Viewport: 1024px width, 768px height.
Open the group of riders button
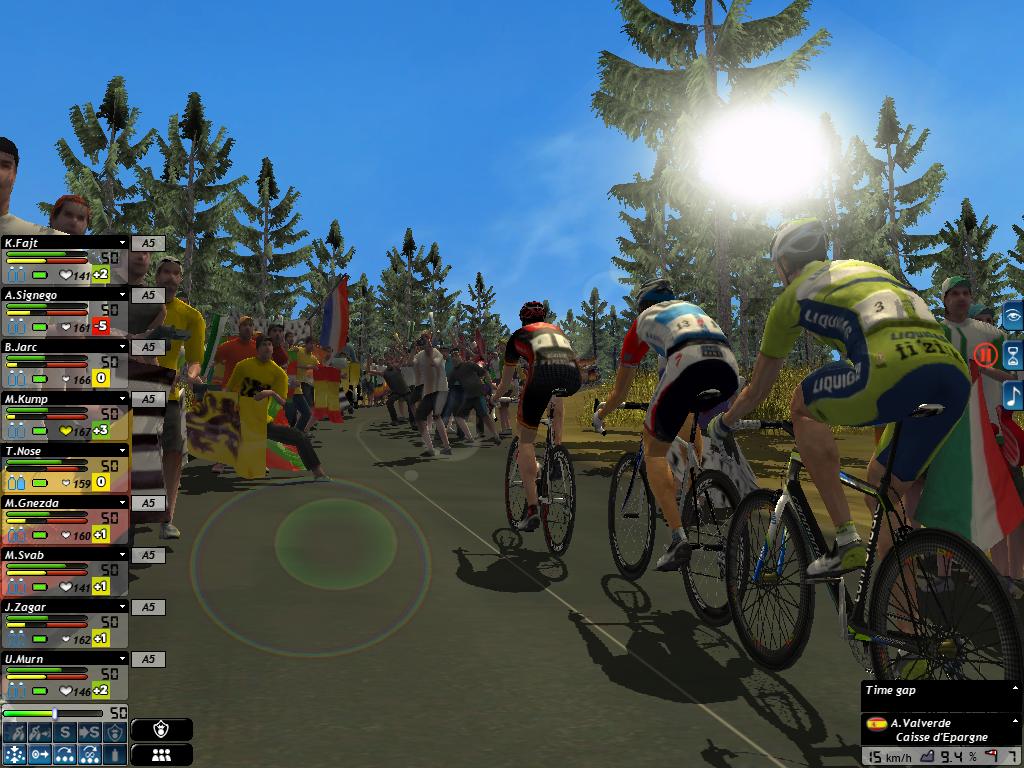click(161, 755)
